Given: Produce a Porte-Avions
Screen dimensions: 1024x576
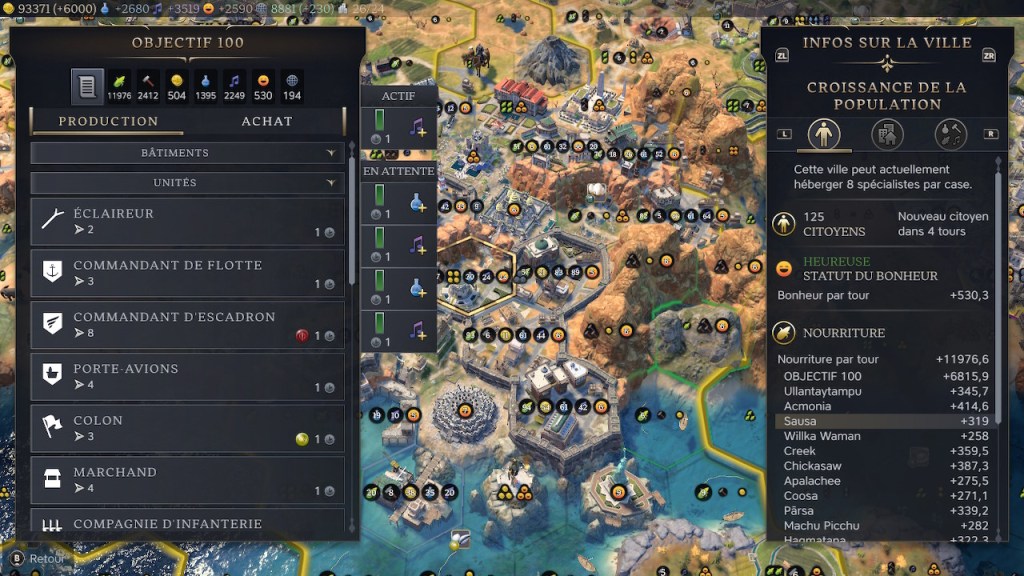Looking at the screenshot, I should coord(187,377).
